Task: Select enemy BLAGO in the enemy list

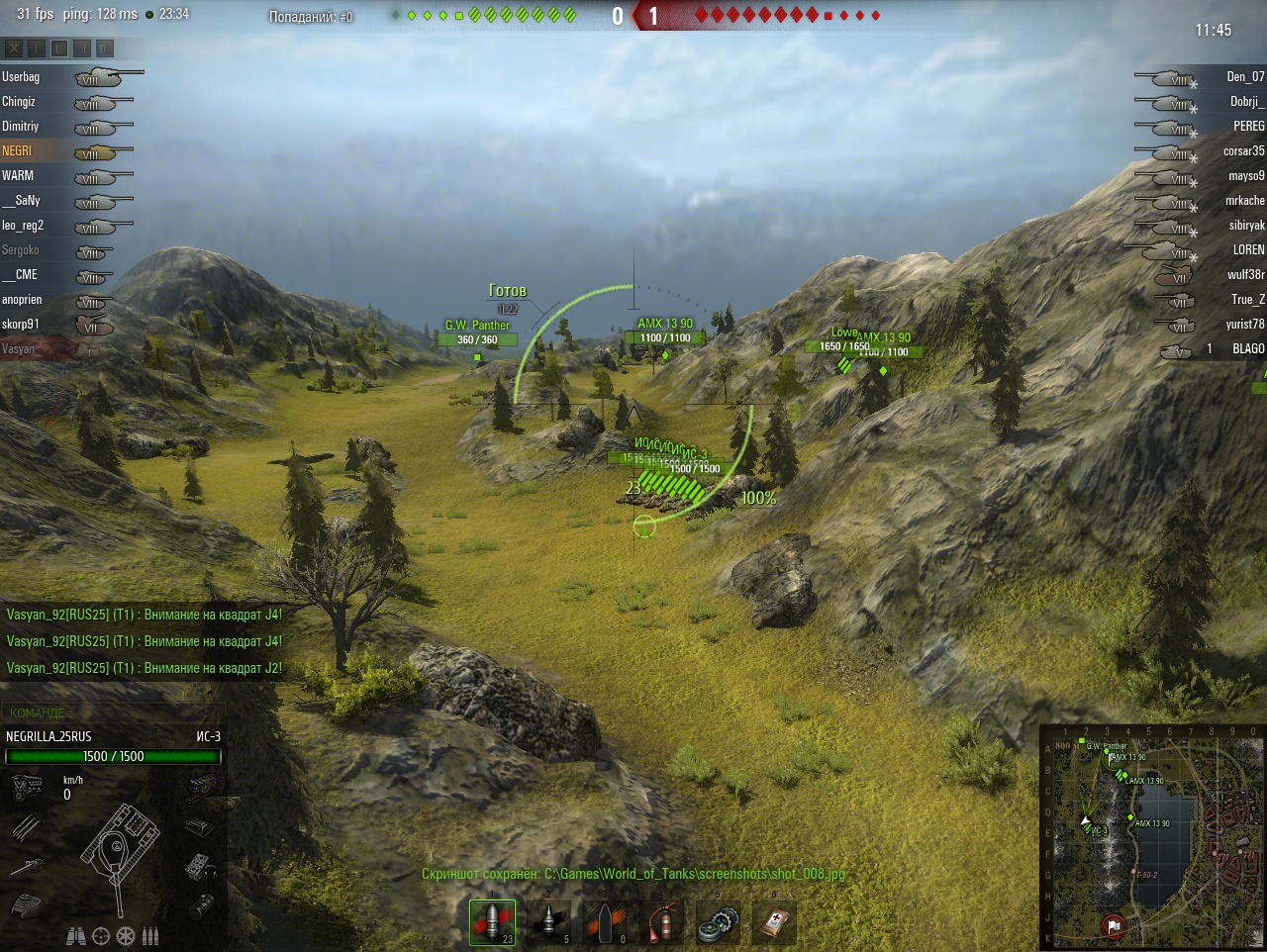Action: (1248, 349)
